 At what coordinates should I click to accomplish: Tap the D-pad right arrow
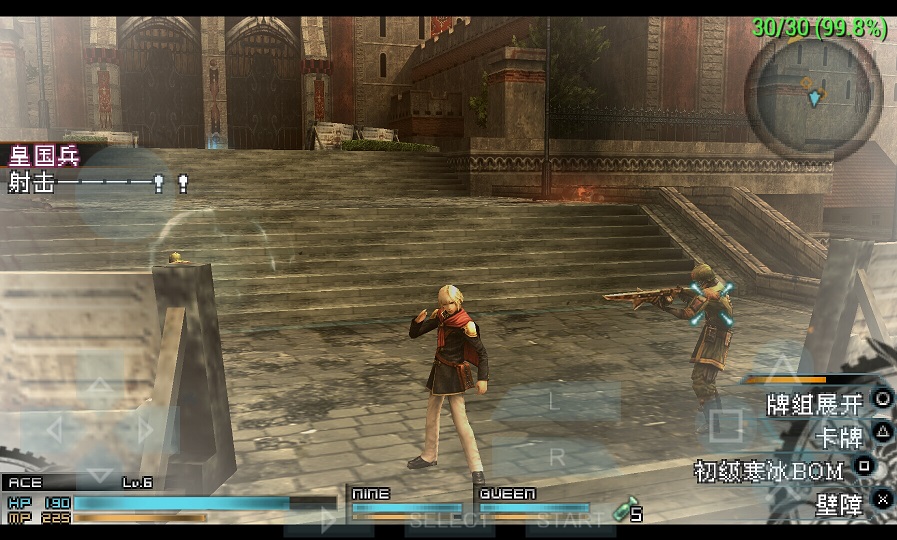(x=146, y=431)
